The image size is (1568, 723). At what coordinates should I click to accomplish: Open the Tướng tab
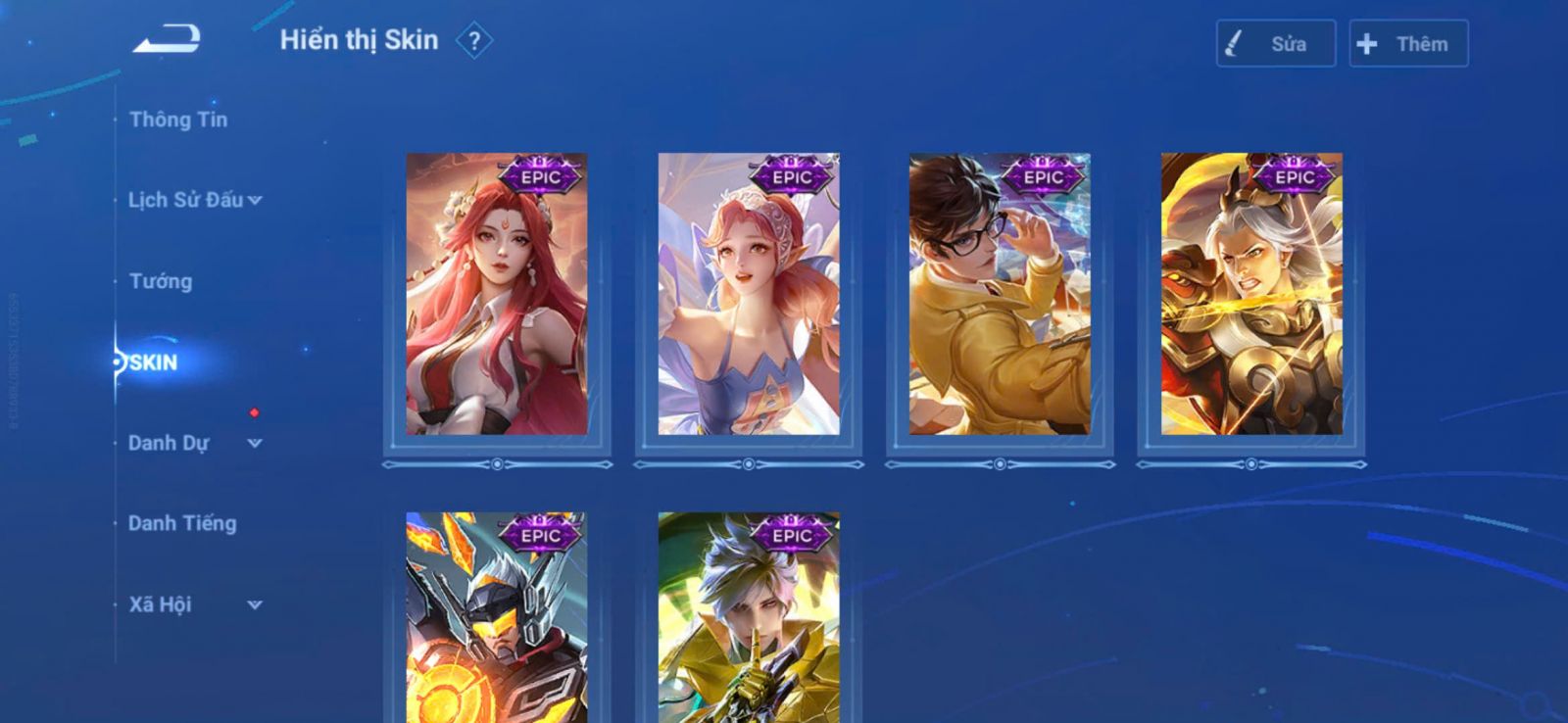point(161,281)
